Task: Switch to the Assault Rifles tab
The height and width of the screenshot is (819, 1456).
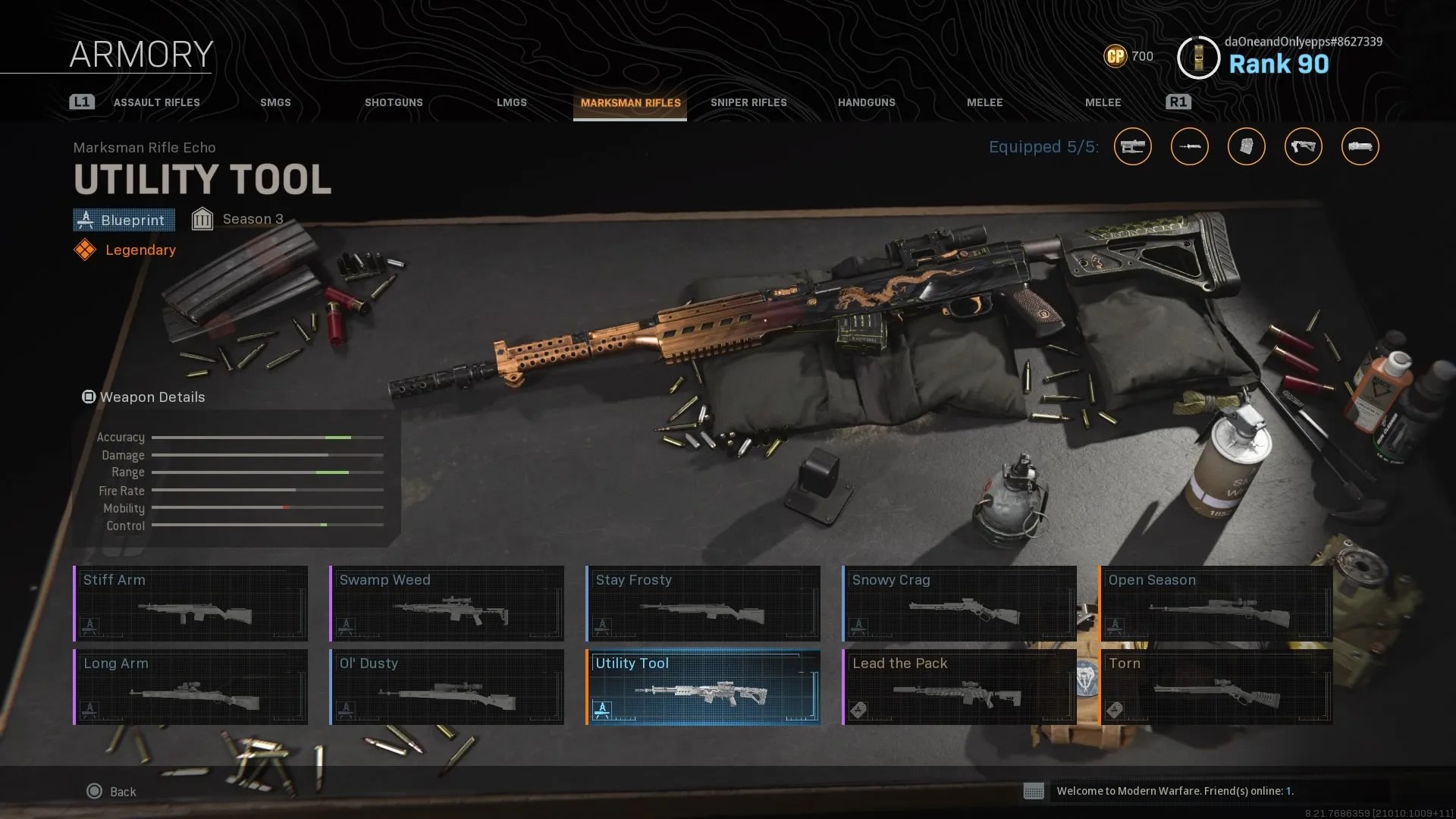Action: click(155, 102)
